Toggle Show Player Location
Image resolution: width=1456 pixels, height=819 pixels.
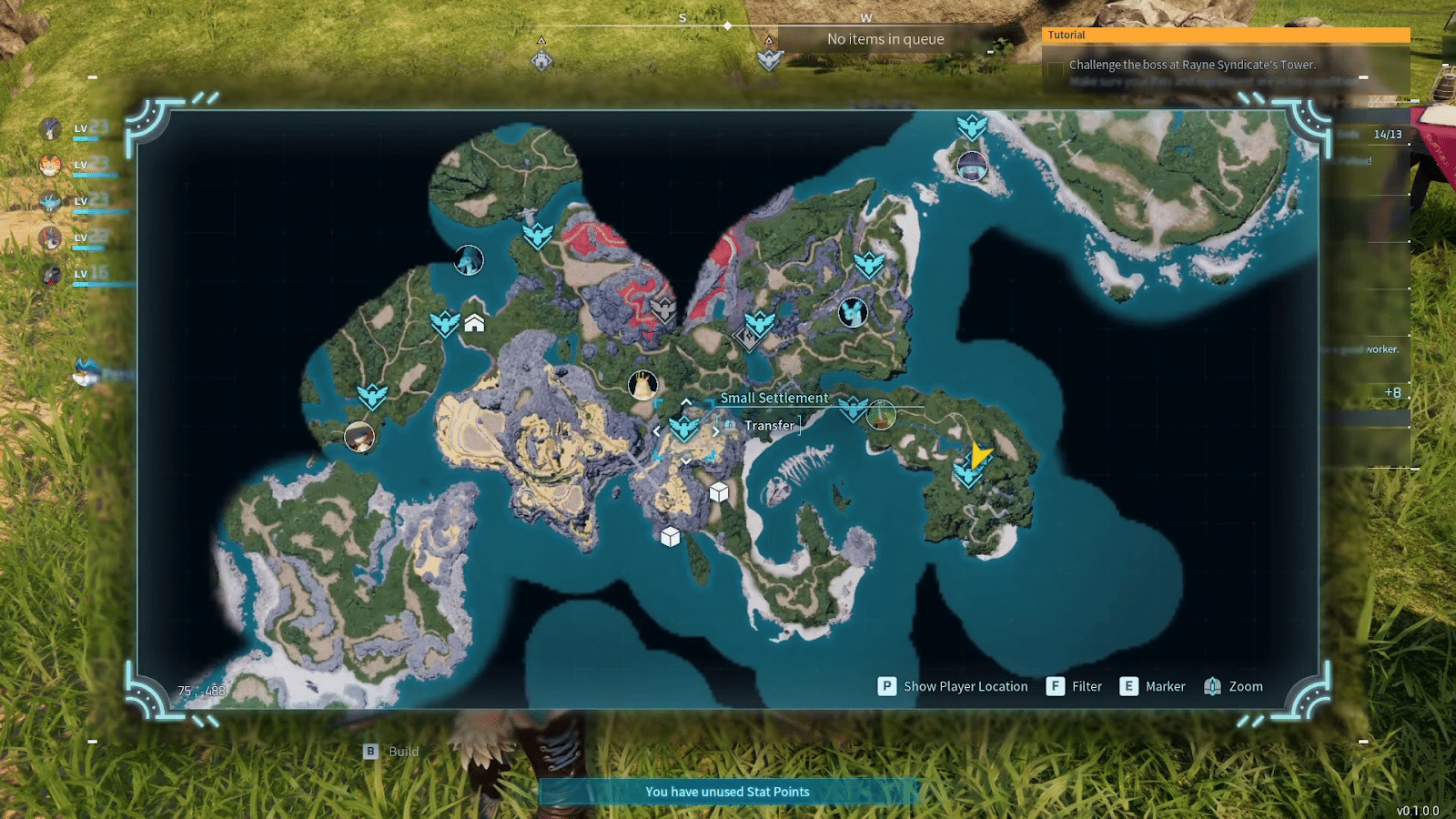point(952,686)
